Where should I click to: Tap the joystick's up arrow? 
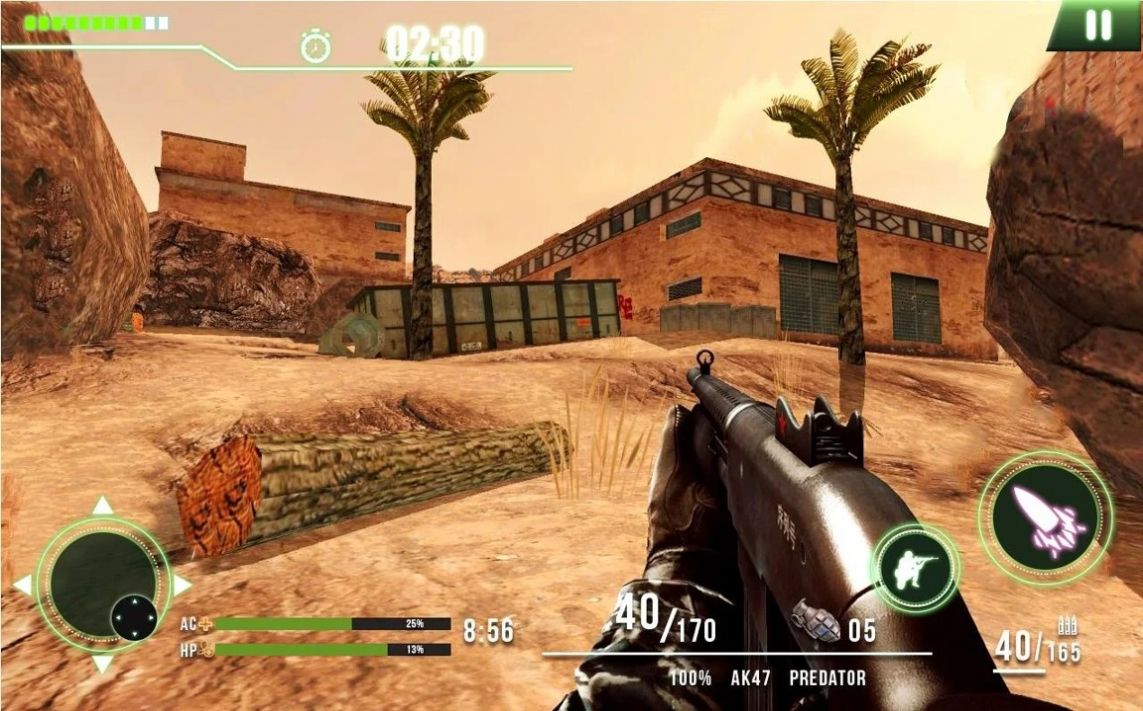[x=103, y=506]
